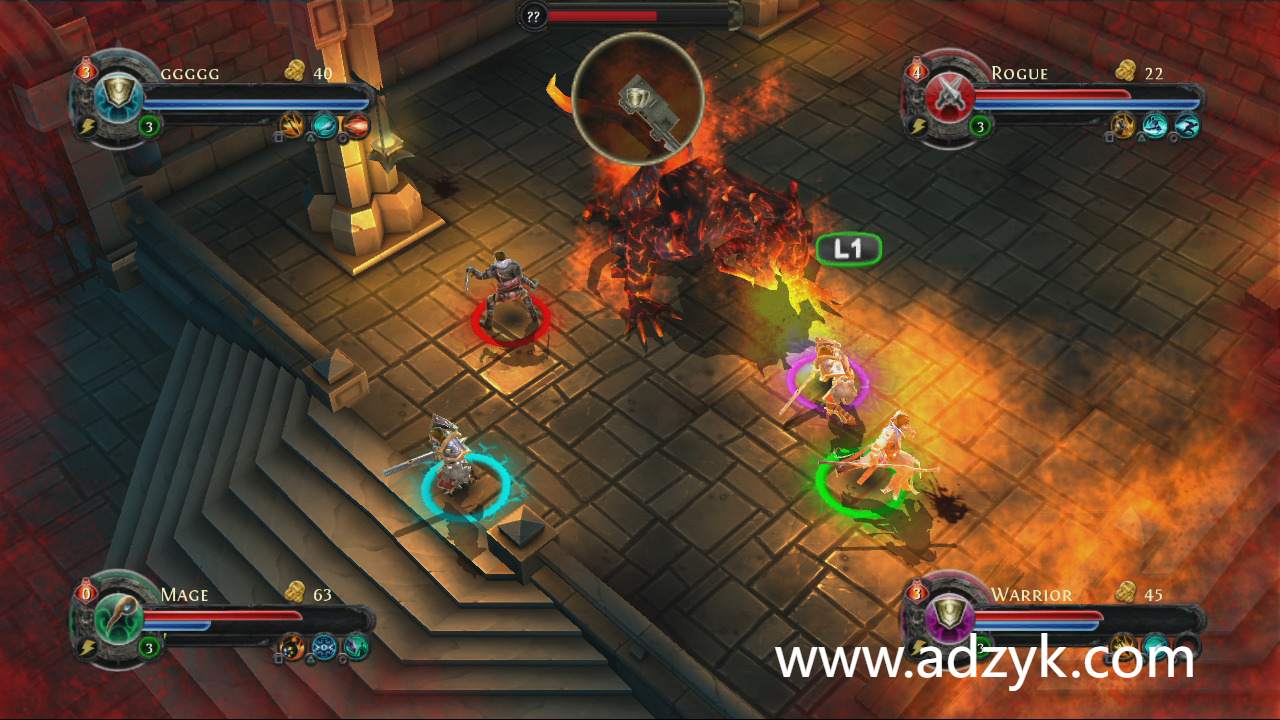Trigger the Mage's fire orb ability icon
This screenshot has width=1280, height=720.
click(x=292, y=647)
